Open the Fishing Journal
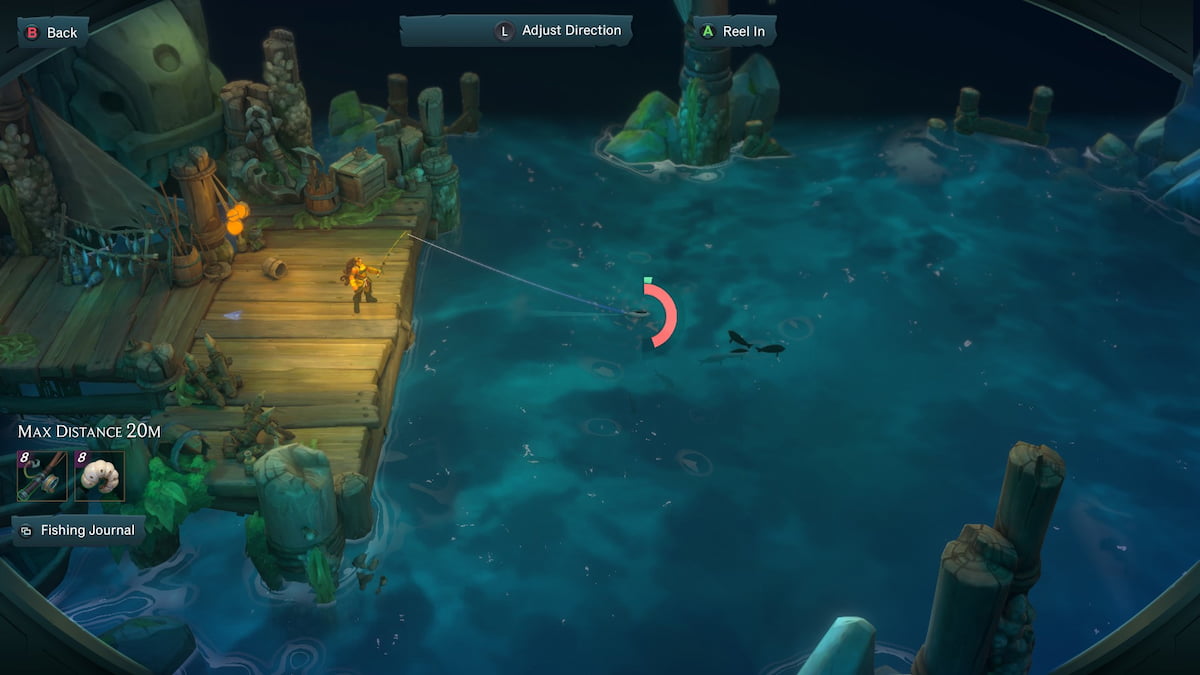This screenshot has width=1200, height=675. 77,530
